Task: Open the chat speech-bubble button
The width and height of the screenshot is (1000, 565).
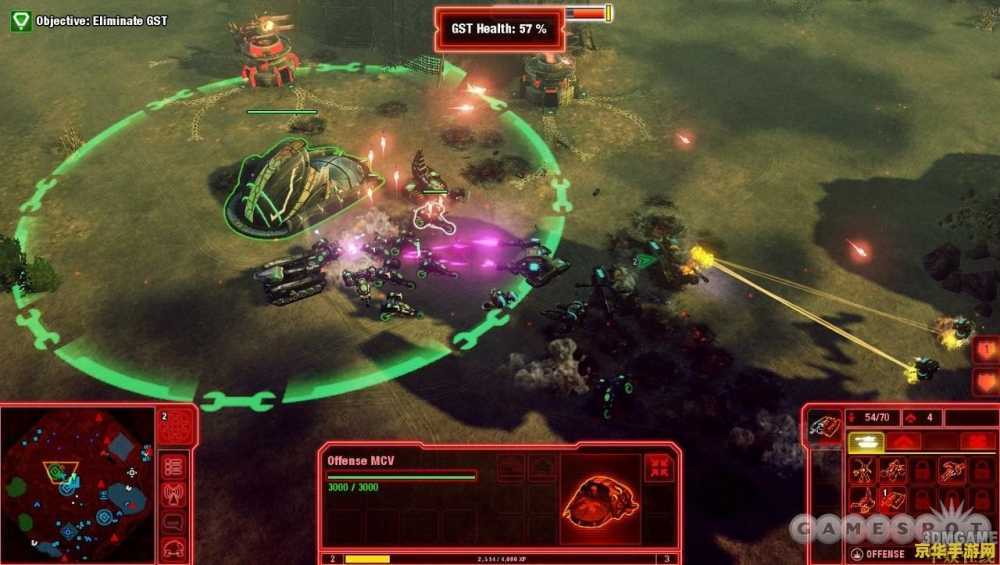Action: pos(175,521)
